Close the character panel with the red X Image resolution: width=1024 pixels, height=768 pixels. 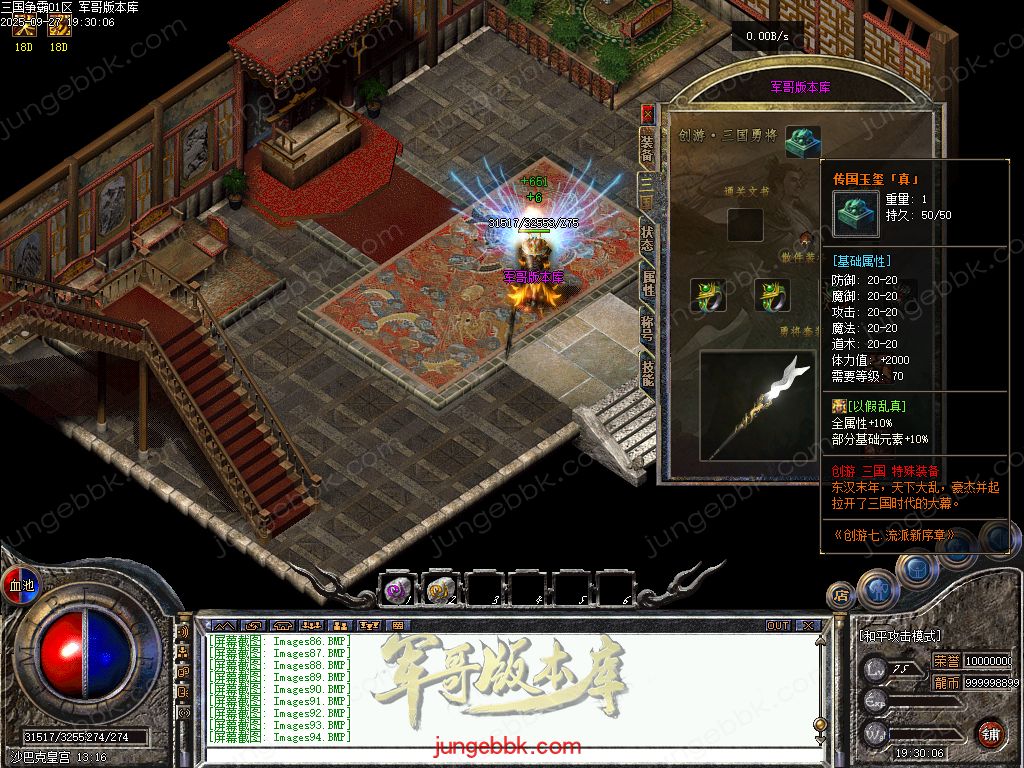point(647,113)
